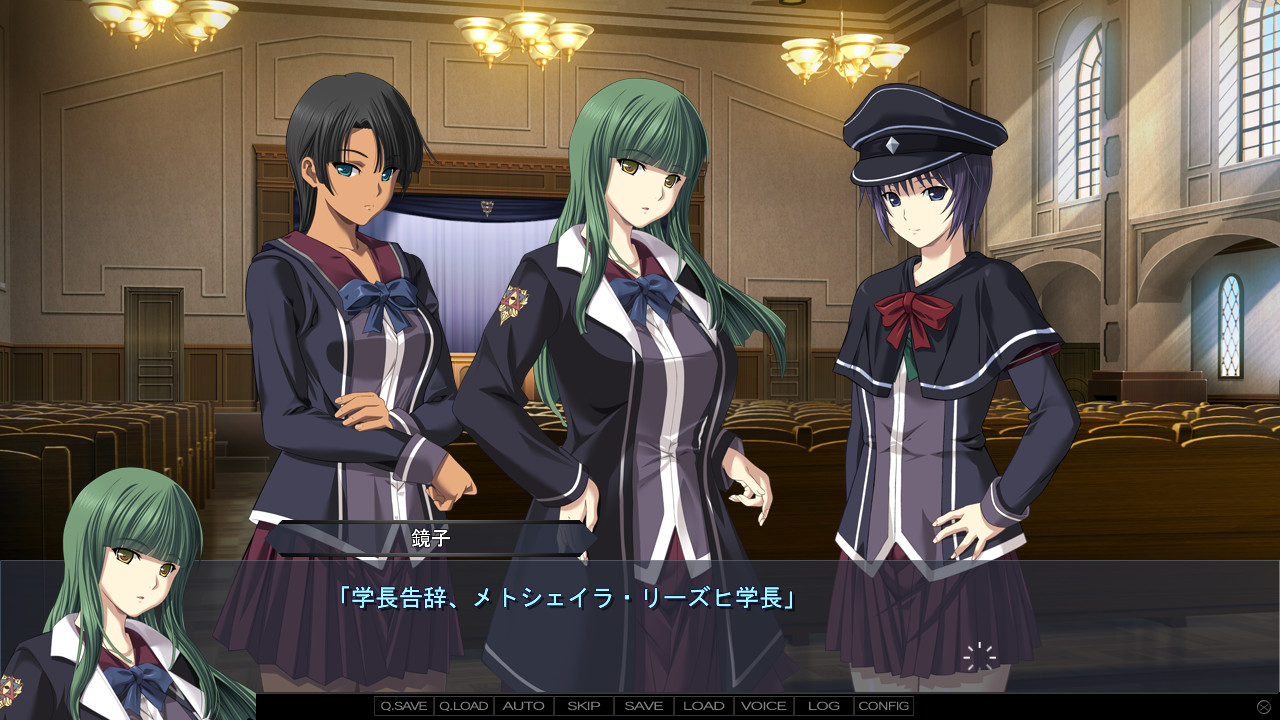Show the message LOG
Screen dimensions: 1280x720
click(824, 706)
